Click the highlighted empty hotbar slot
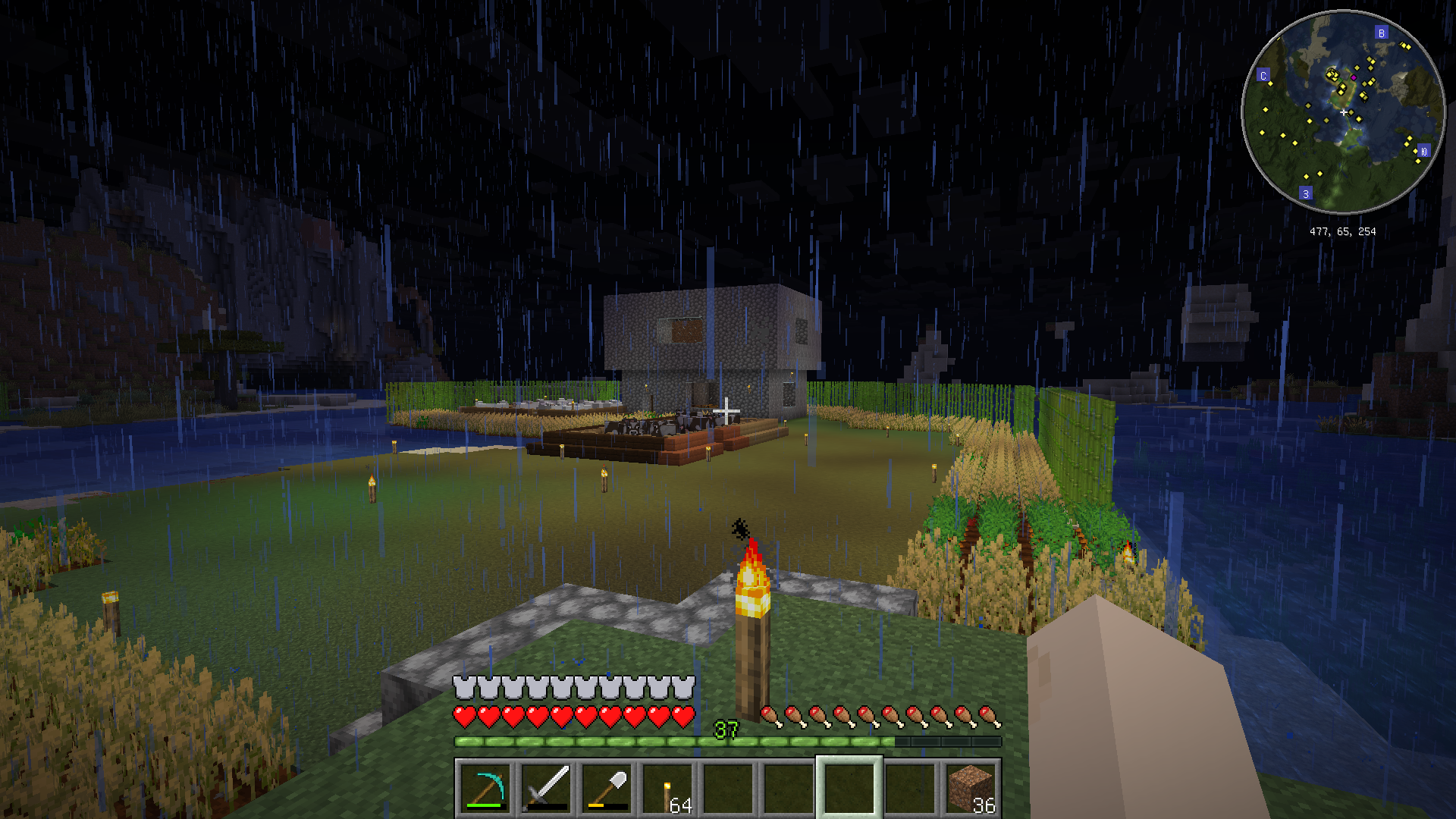 pyautogui.click(x=849, y=788)
